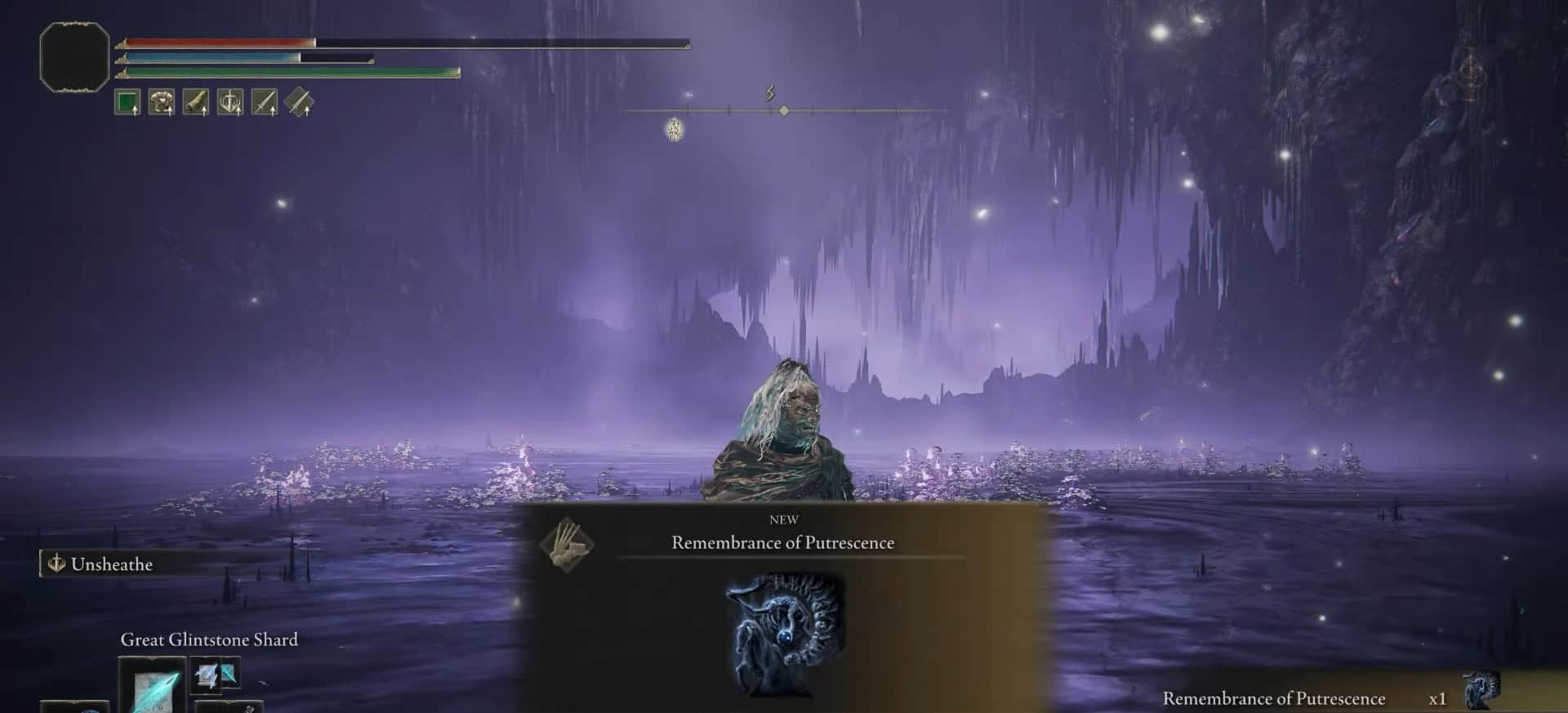Screen dimensions: 1568x713
Task: Click the glowing rune marker on the compass
Action: 675,128
